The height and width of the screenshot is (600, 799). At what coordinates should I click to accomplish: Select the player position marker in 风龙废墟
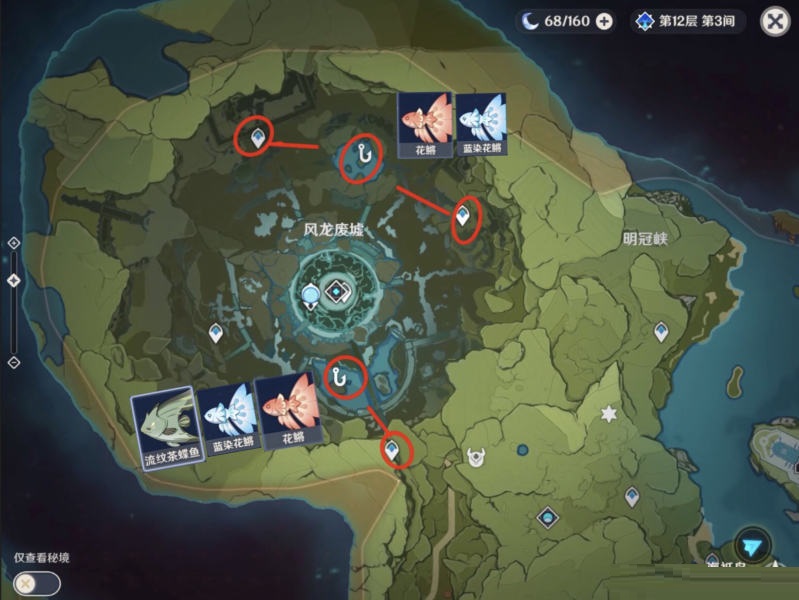pyautogui.click(x=313, y=295)
